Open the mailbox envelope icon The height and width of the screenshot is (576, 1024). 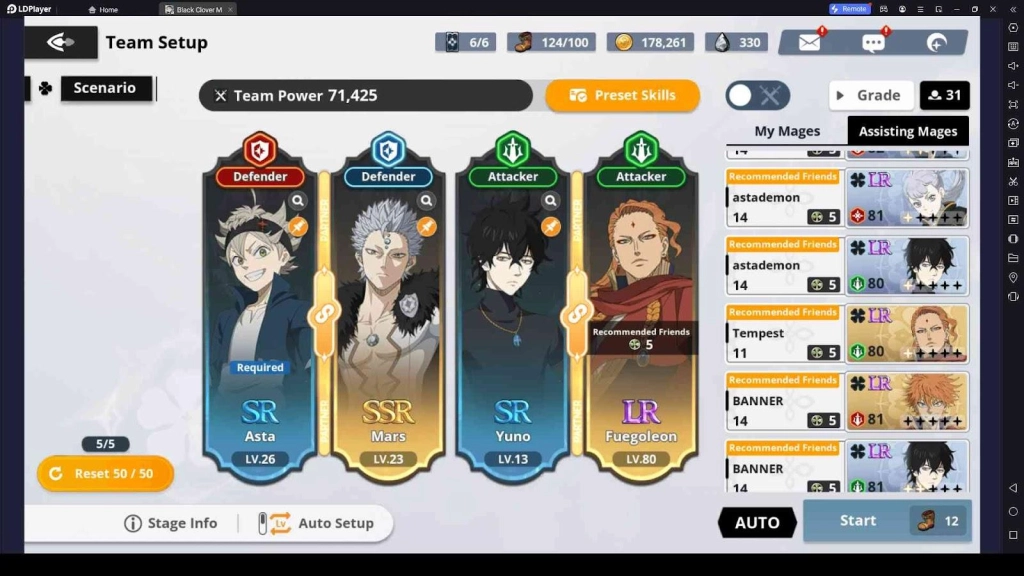809,43
